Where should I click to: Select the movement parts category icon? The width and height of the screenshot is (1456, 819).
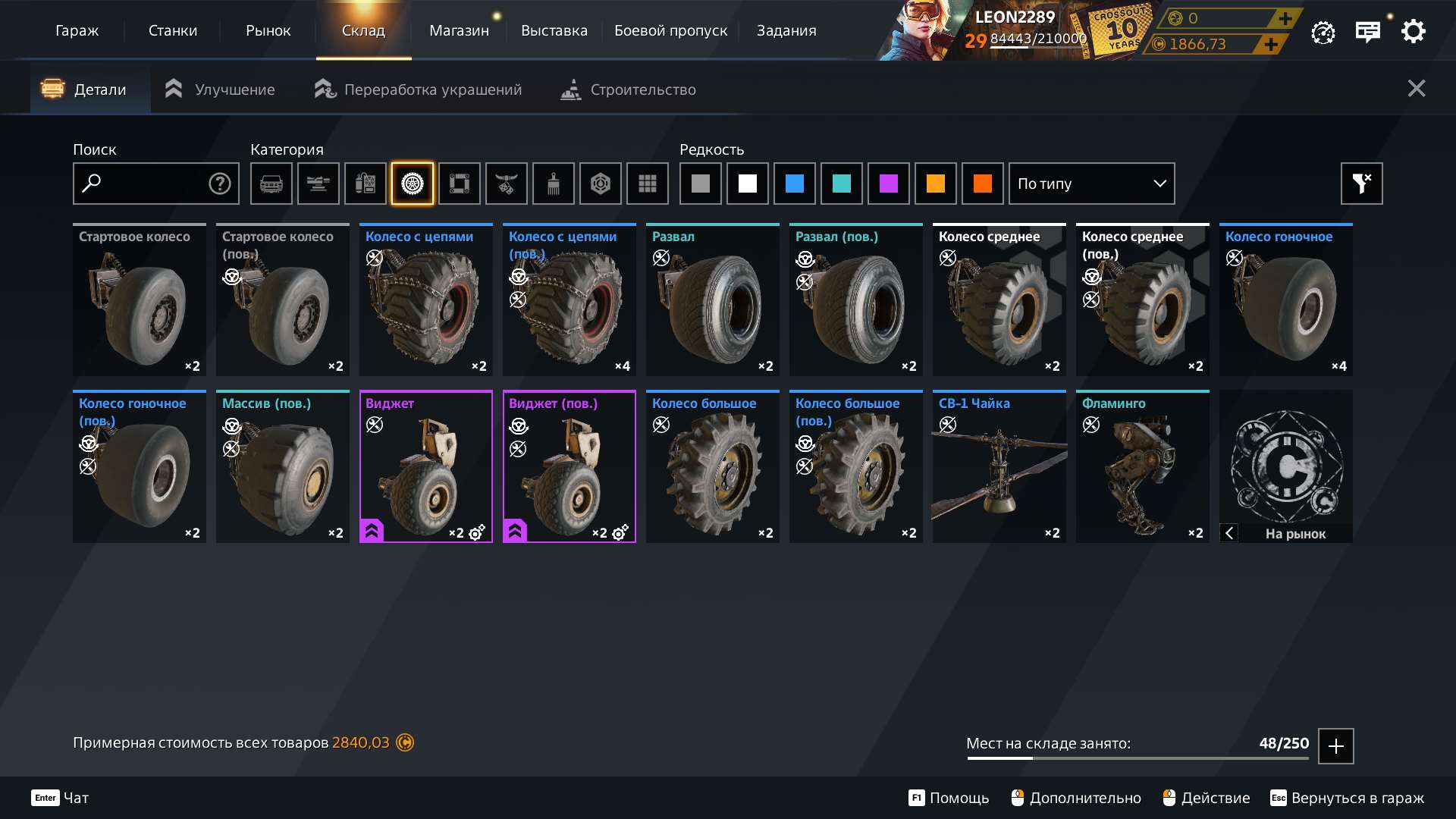[x=460, y=184]
